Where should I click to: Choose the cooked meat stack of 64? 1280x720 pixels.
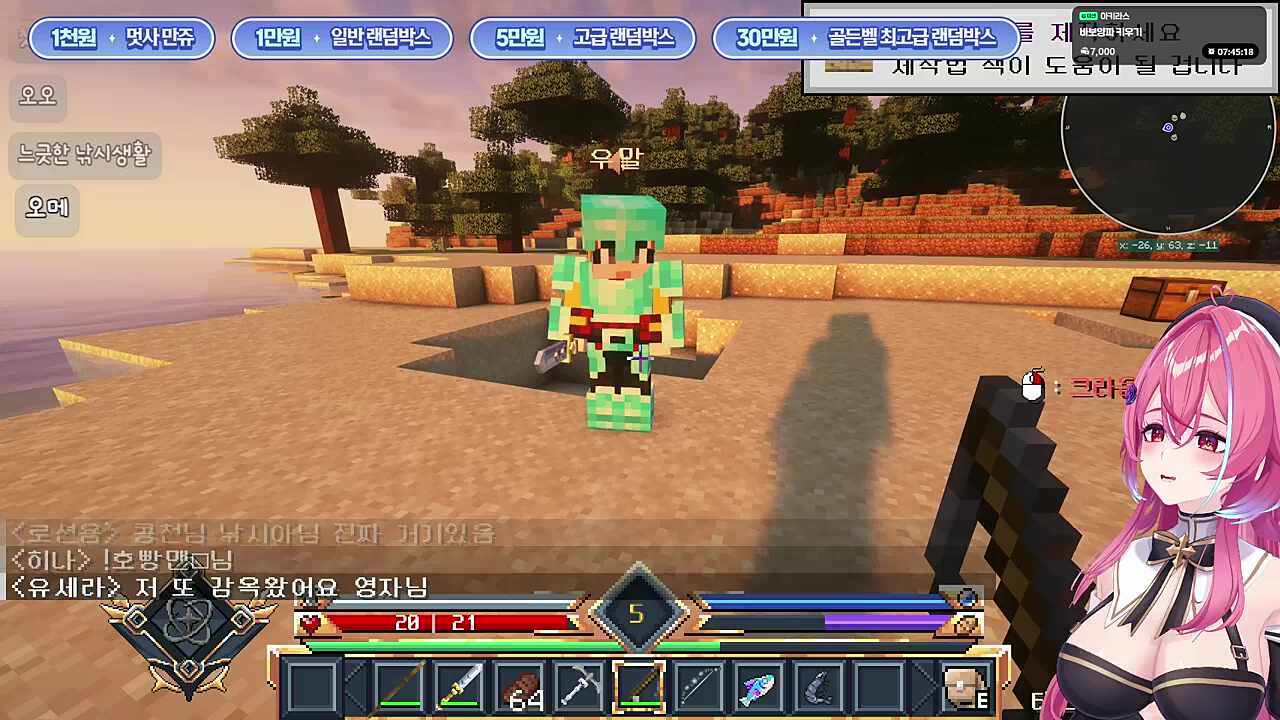pos(519,687)
